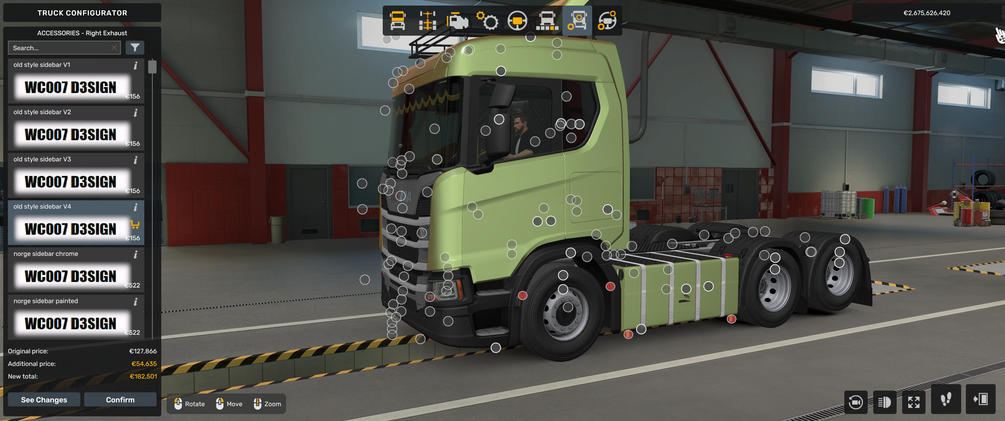Open See Changes summary

(x=44, y=400)
